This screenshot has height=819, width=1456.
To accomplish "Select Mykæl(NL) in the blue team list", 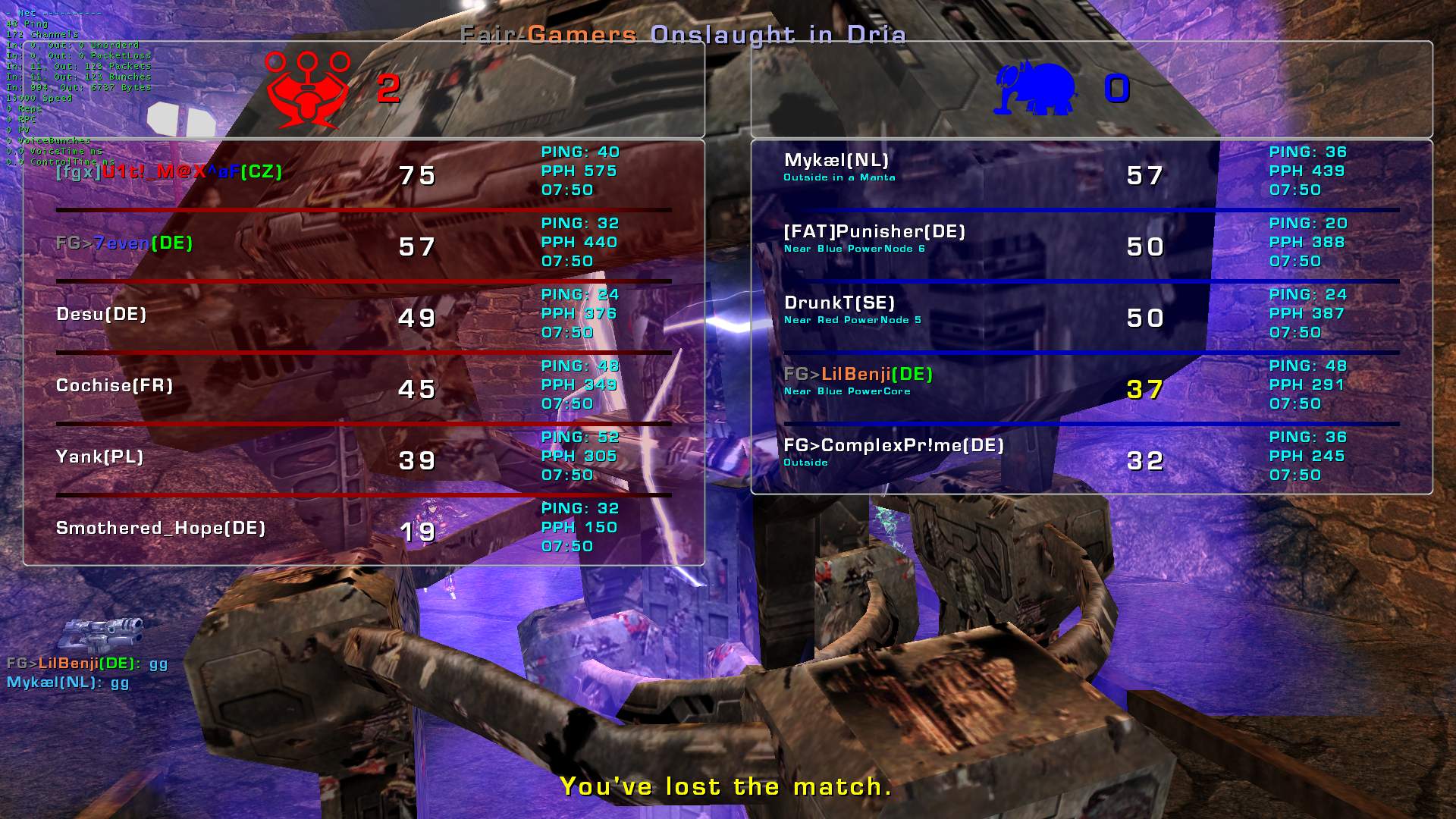I will [x=836, y=161].
